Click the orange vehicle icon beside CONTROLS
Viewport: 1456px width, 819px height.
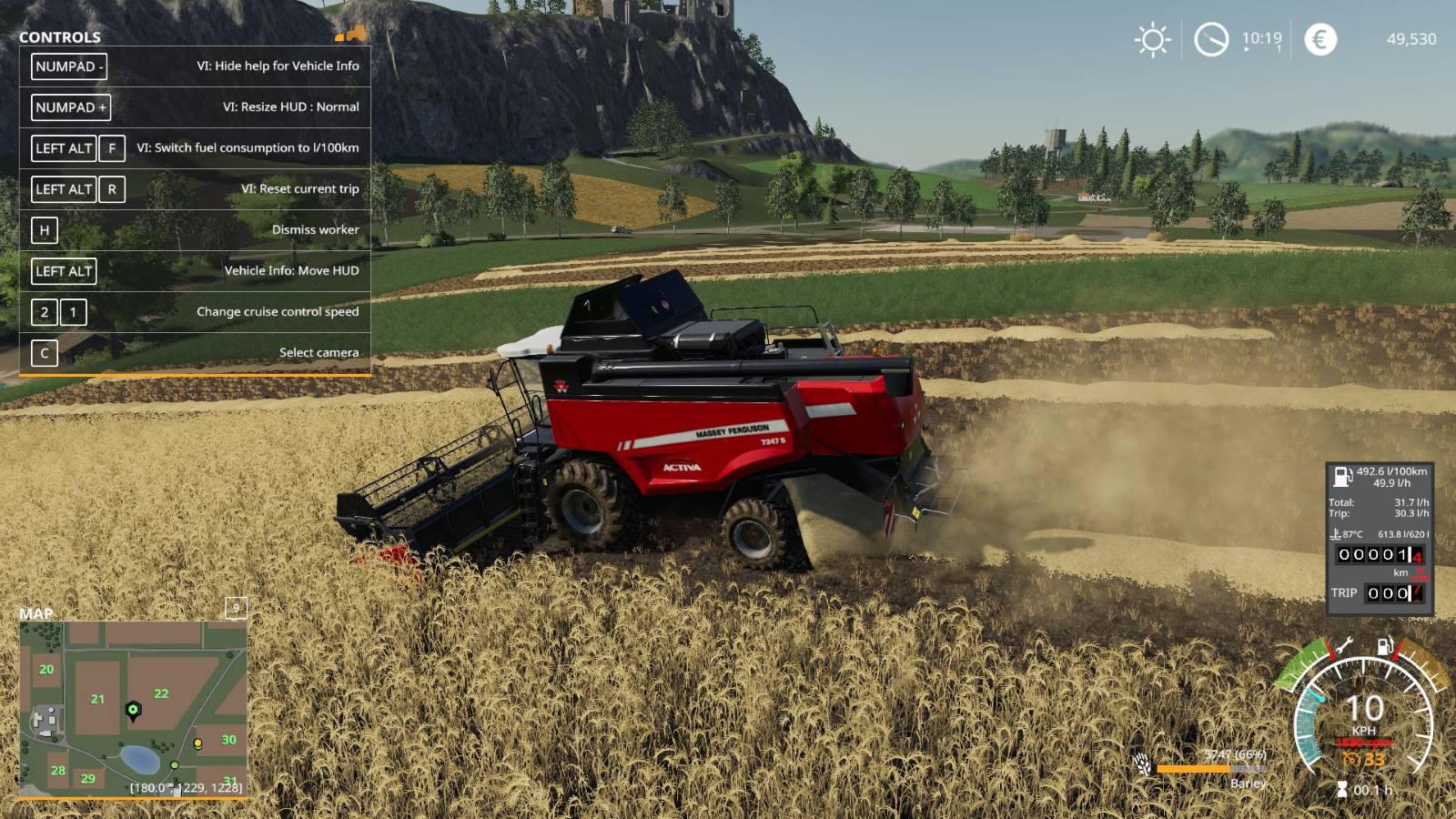pyautogui.click(x=350, y=35)
